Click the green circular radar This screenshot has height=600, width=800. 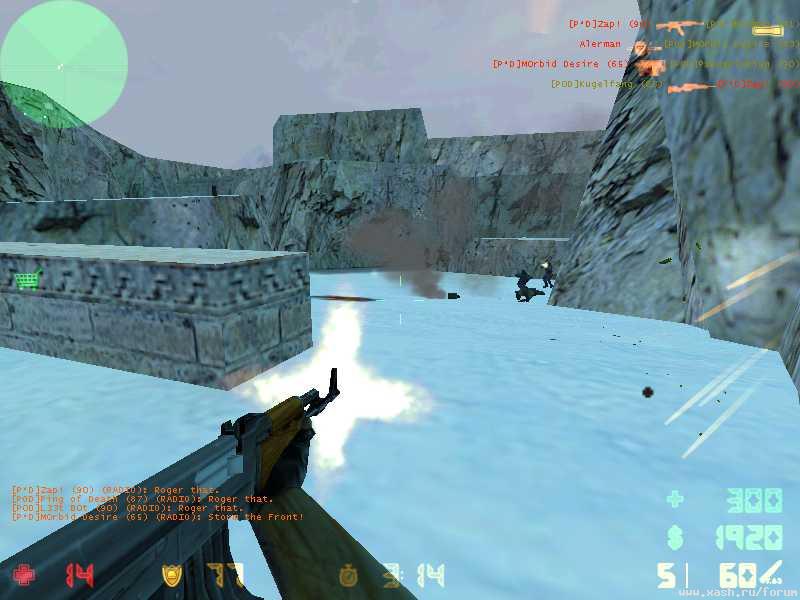pos(64,64)
